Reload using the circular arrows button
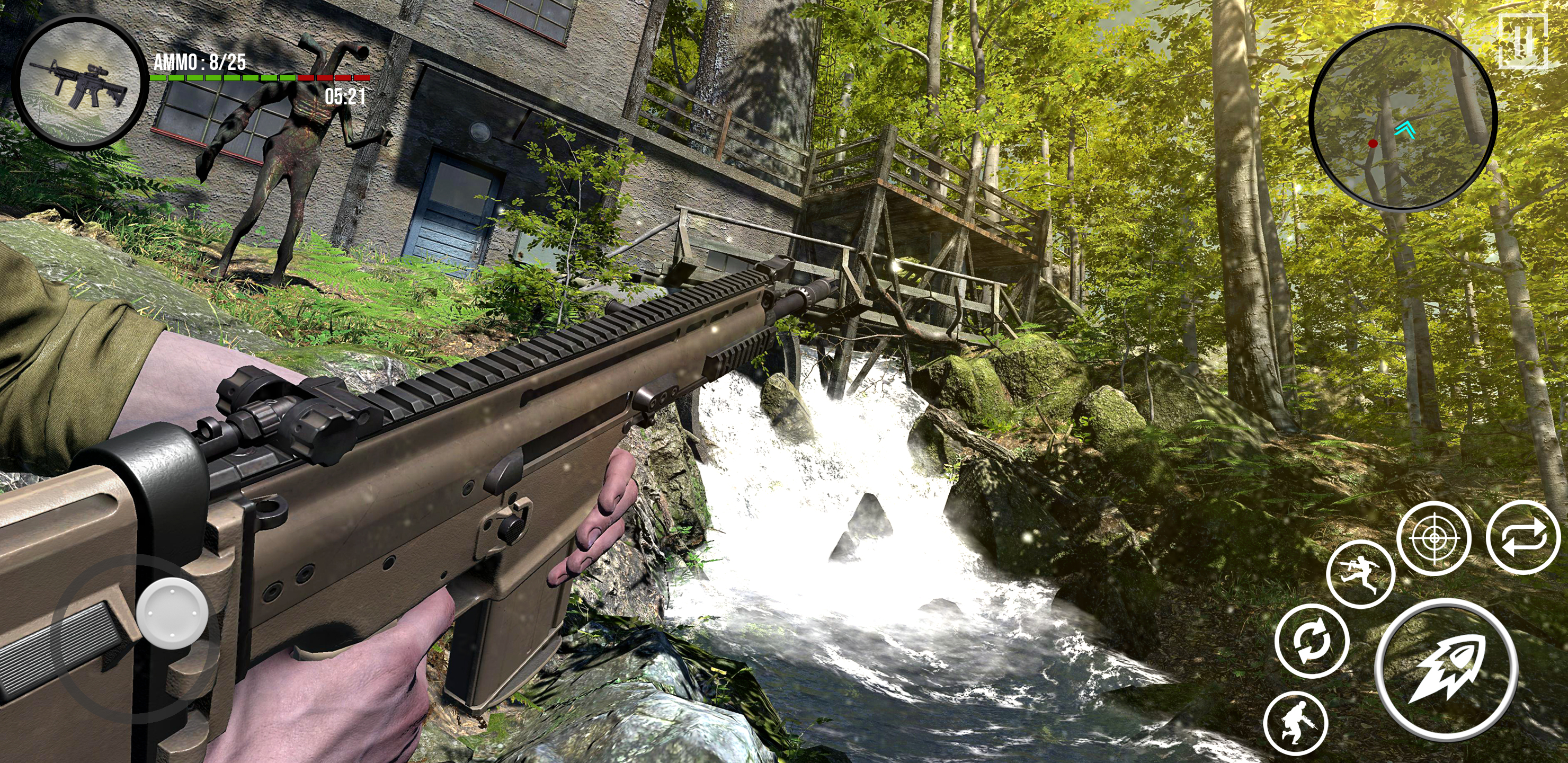The image size is (1568, 763). point(1312,641)
